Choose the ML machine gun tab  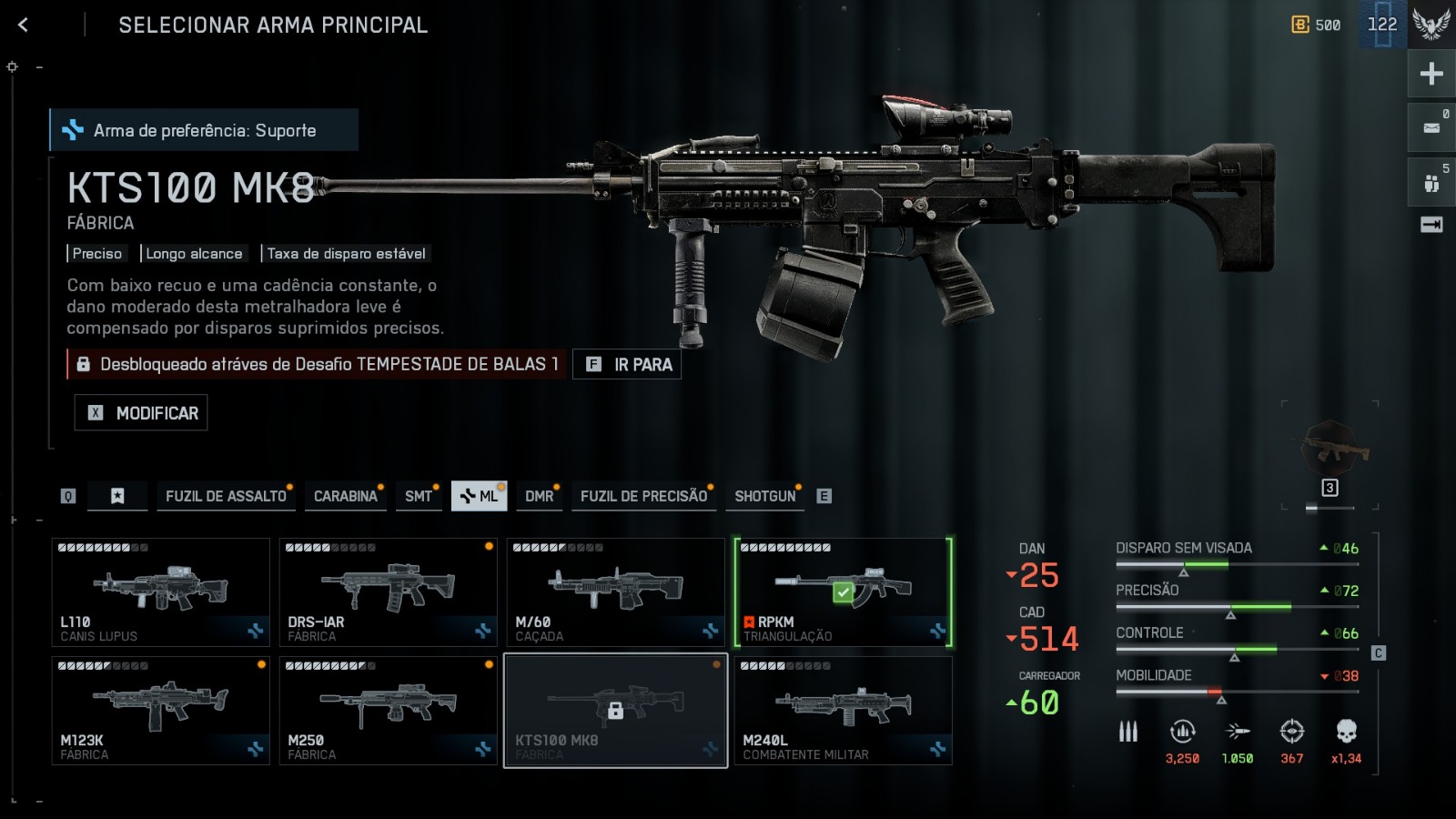tap(479, 496)
